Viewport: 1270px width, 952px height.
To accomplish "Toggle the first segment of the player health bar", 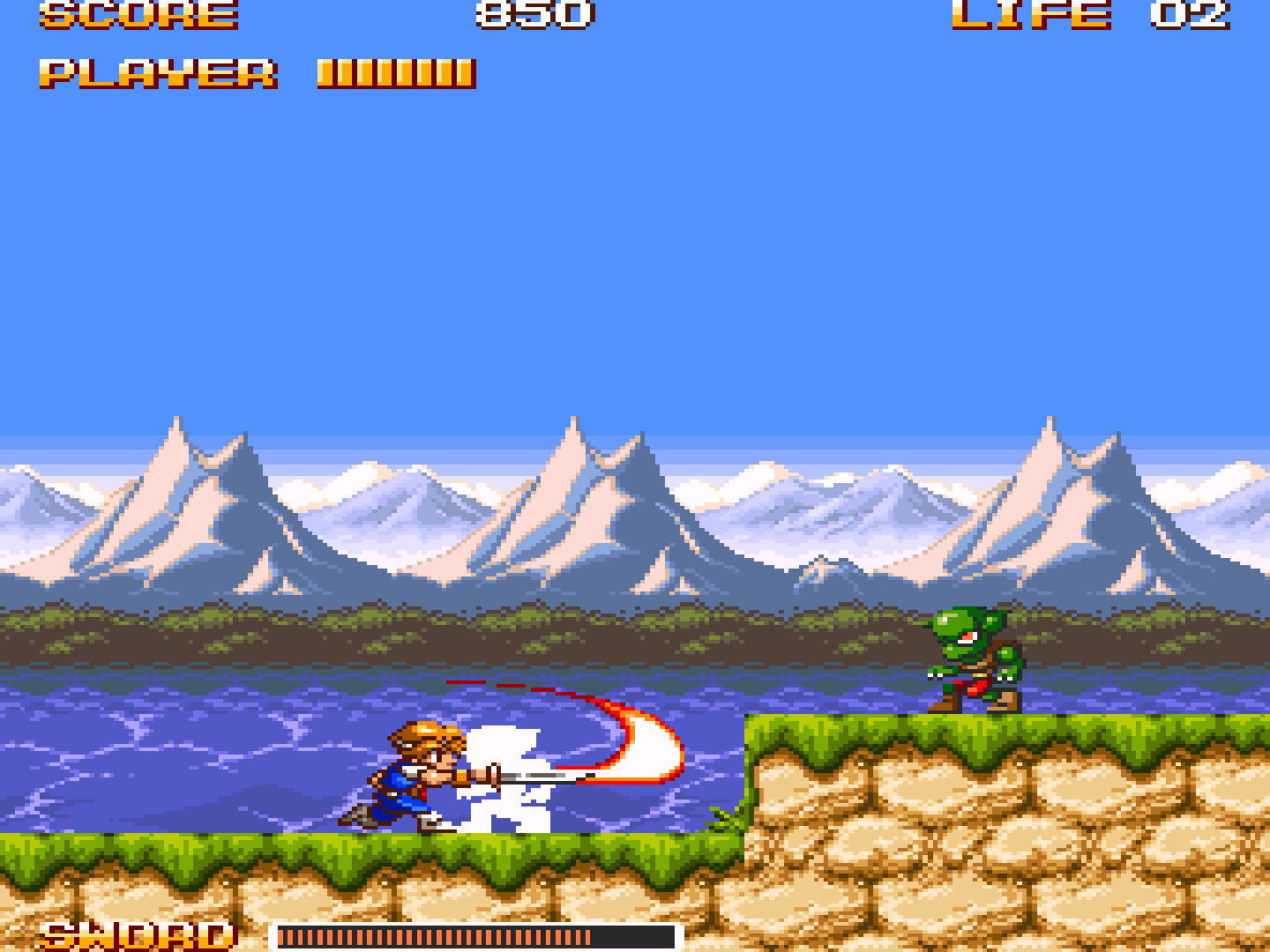I will coord(326,71).
